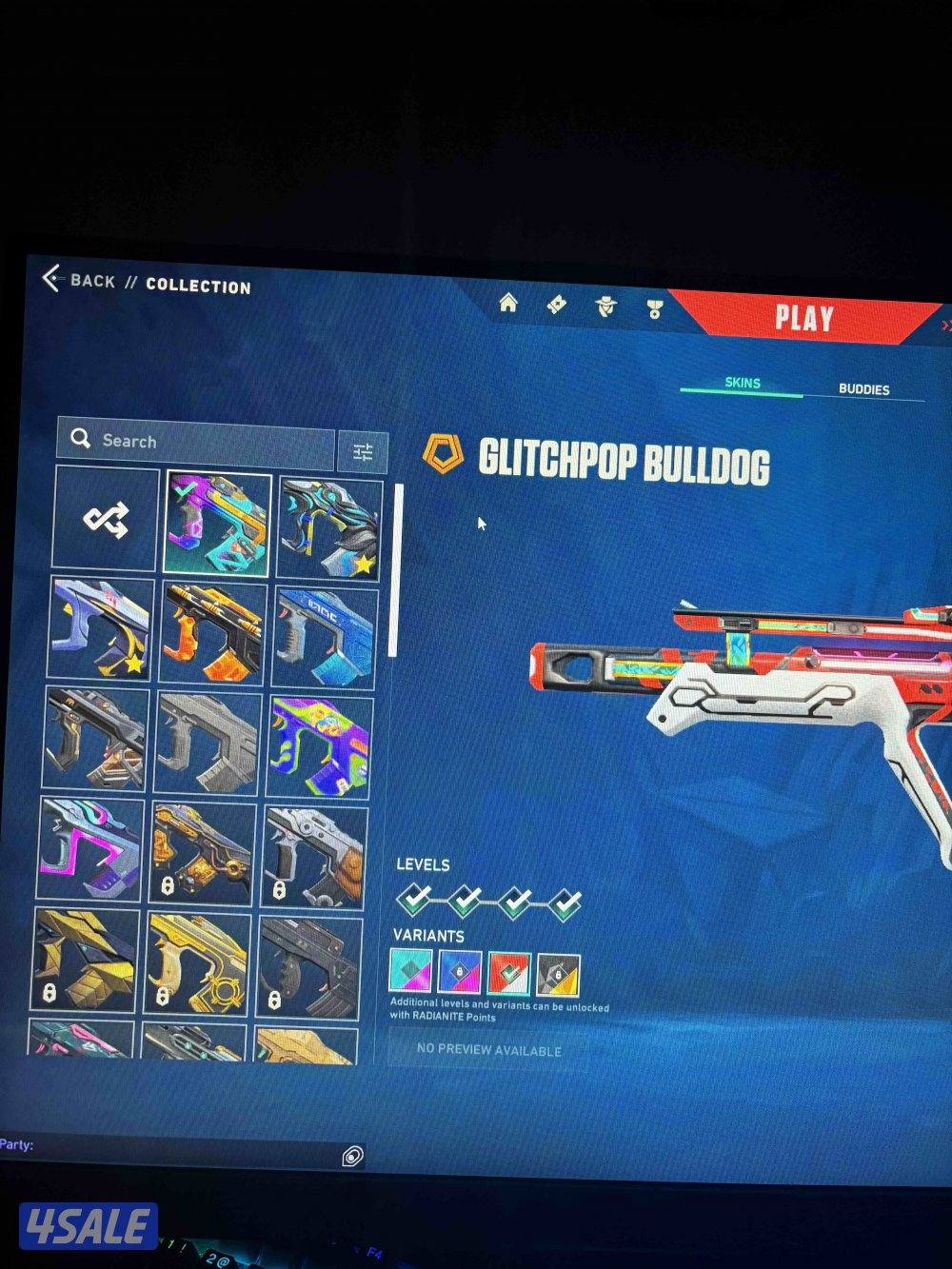Pick the orange and black Bulldog skin

click(212, 633)
